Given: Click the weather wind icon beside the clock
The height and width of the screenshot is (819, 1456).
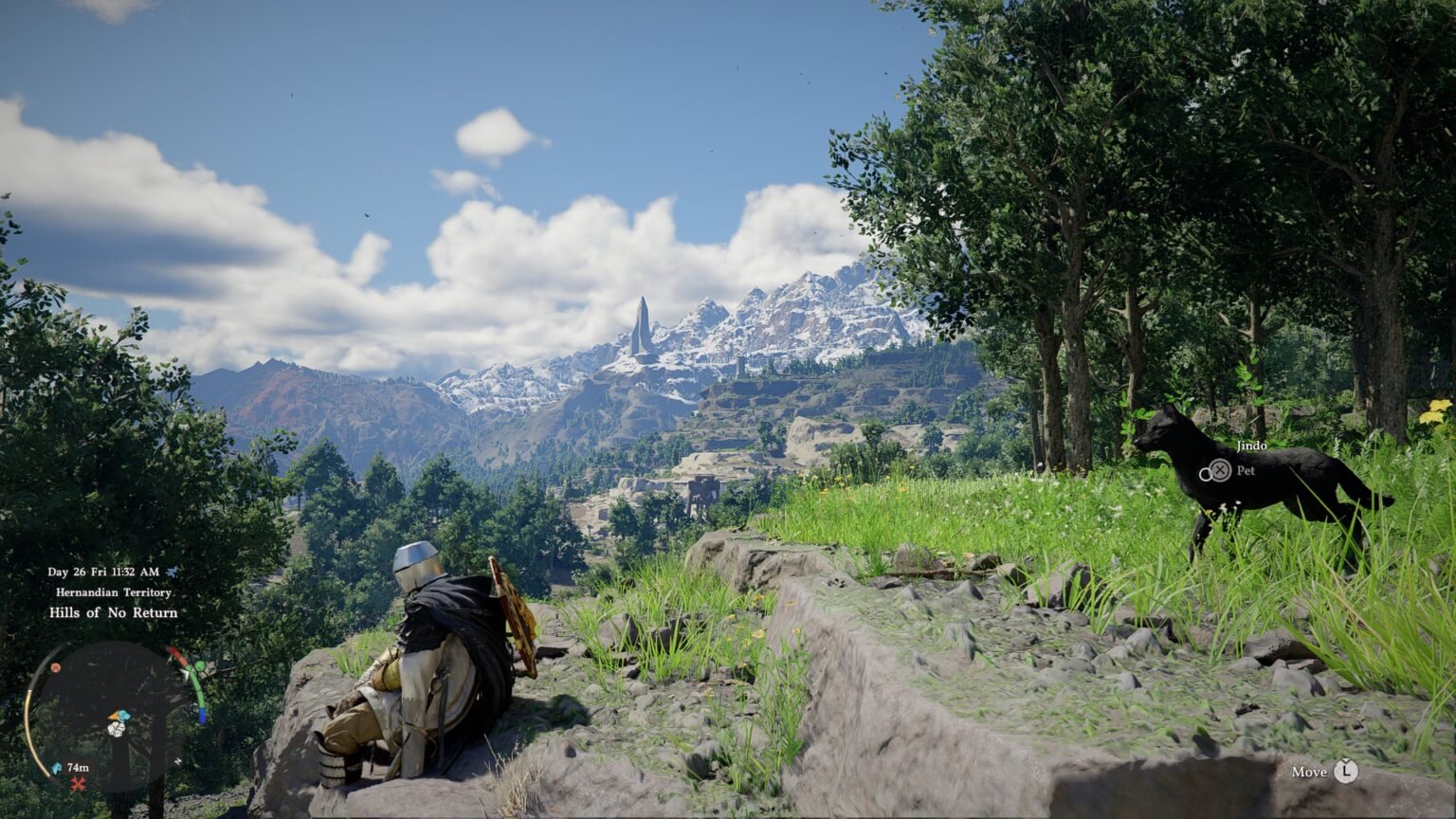Looking at the screenshot, I should (172, 572).
